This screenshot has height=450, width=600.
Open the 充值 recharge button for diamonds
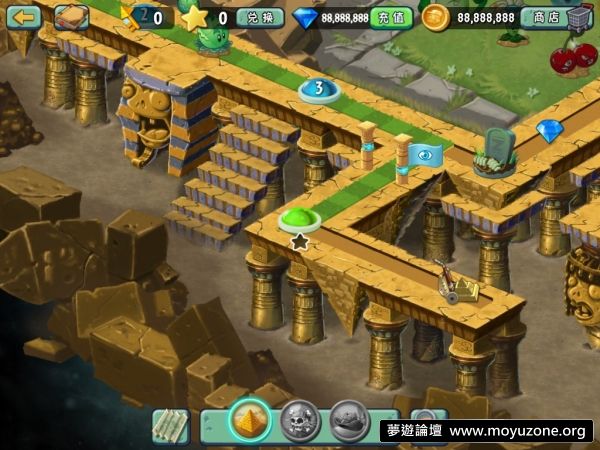point(390,18)
